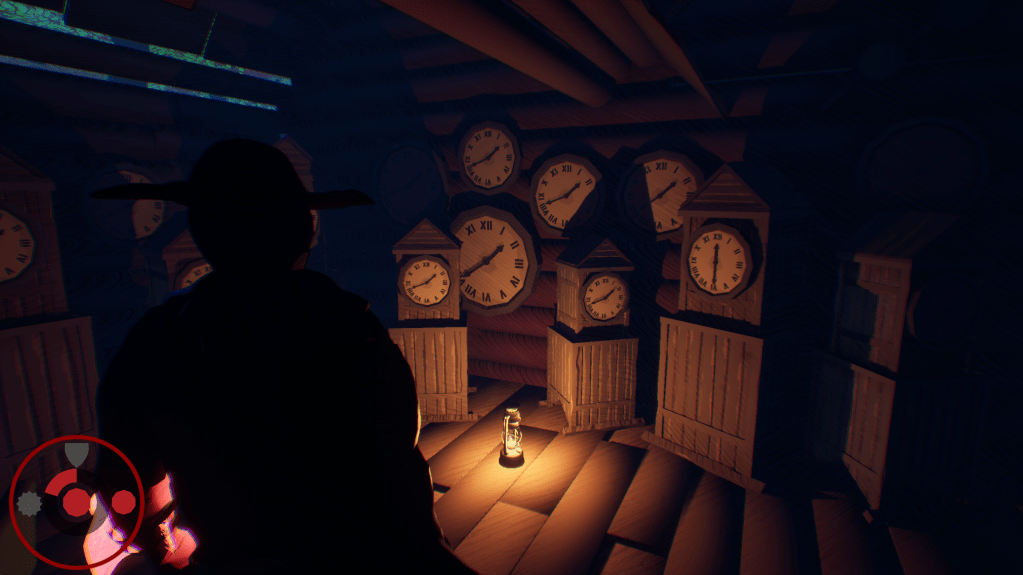1023x575 pixels.
Task: Click the red center circle of the wheel
Action: point(77,500)
